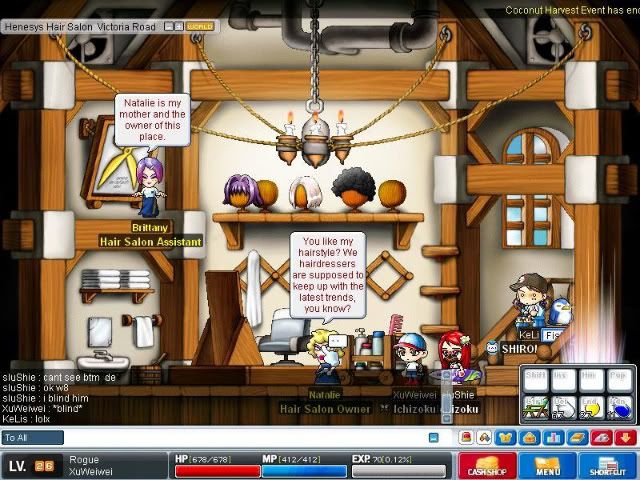Use the blue potion quick slot
The image size is (640, 480).
pos(621,407)
